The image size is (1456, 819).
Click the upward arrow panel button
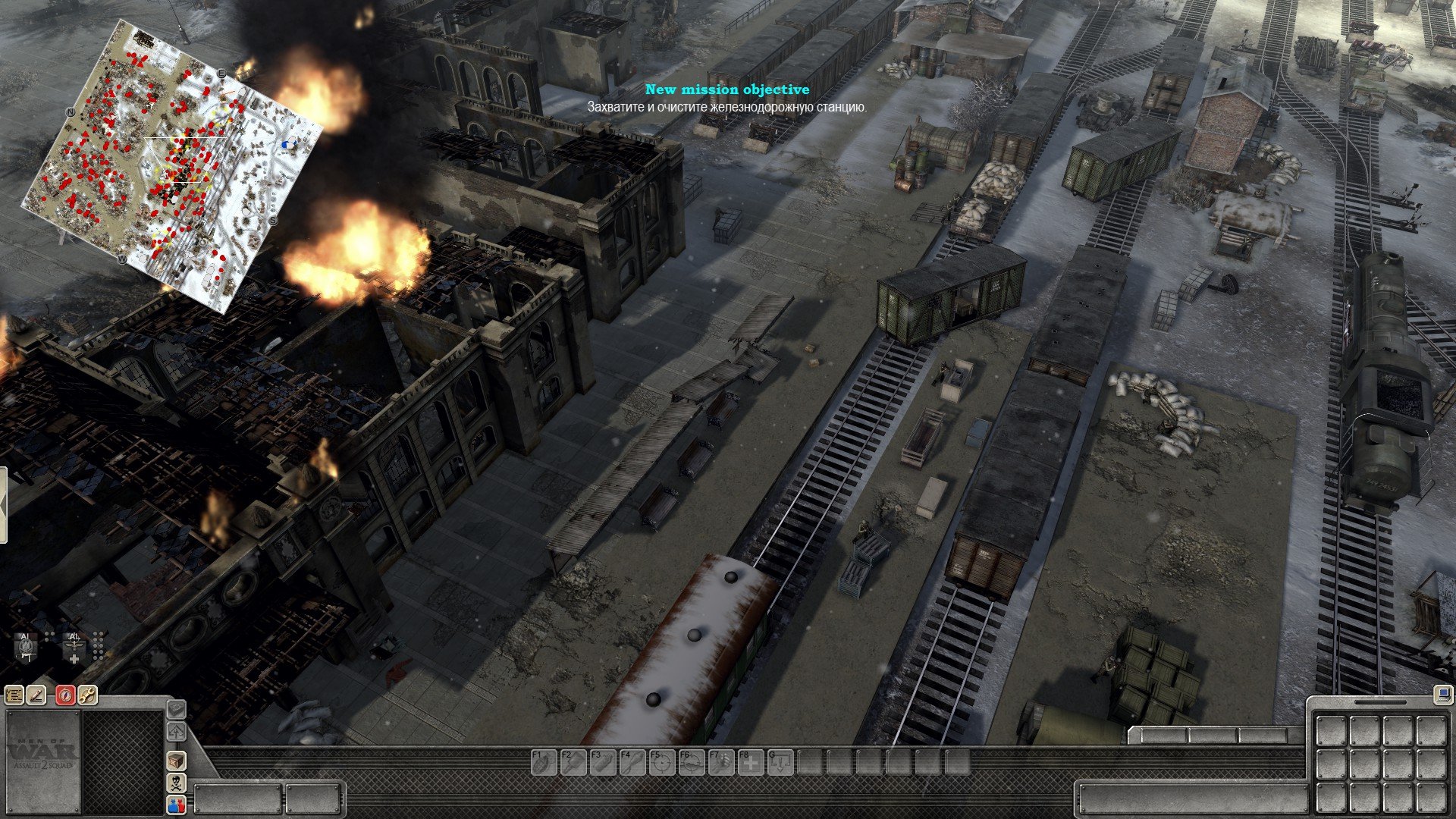point(176,732)
